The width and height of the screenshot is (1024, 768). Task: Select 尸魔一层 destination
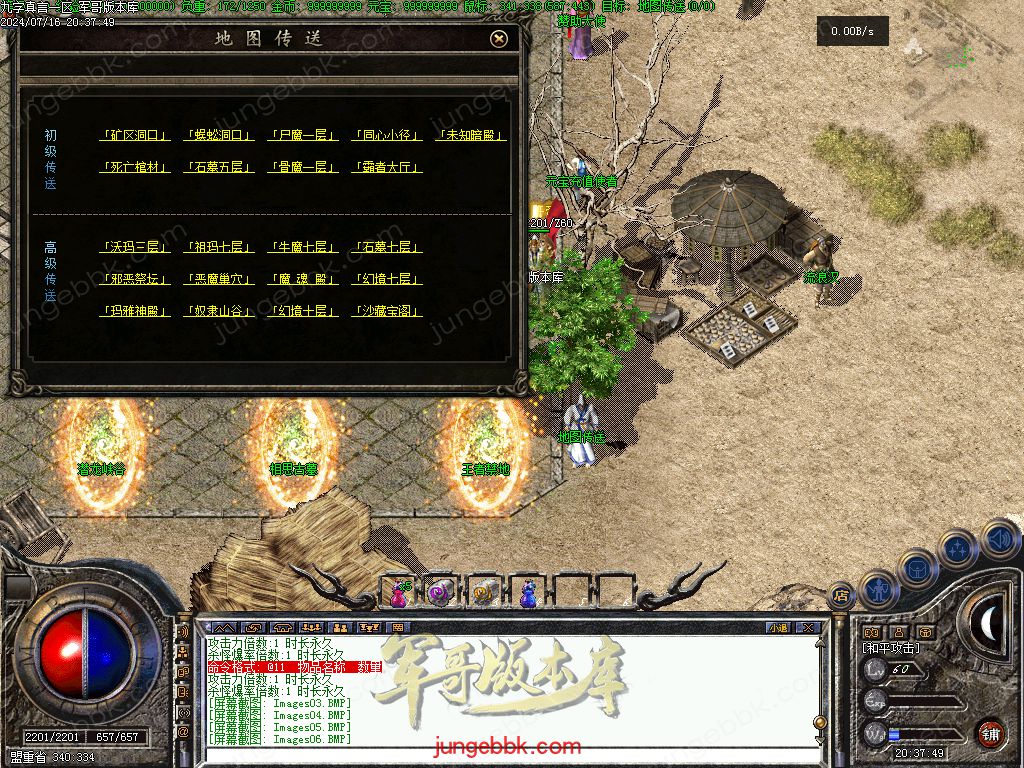(x=303, y=135)
